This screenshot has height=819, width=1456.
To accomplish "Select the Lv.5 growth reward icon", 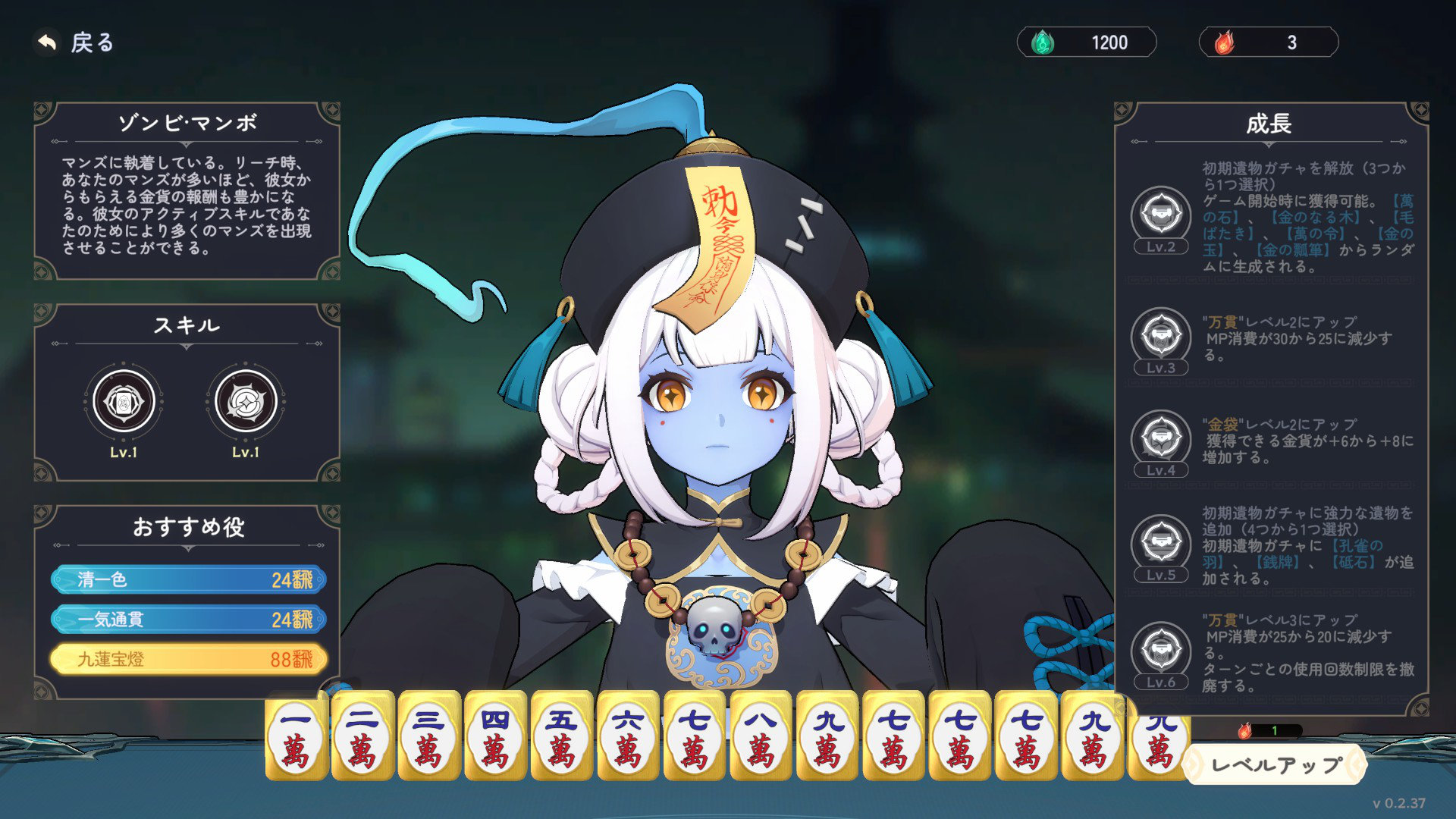I will click(x=1160, y=542).
